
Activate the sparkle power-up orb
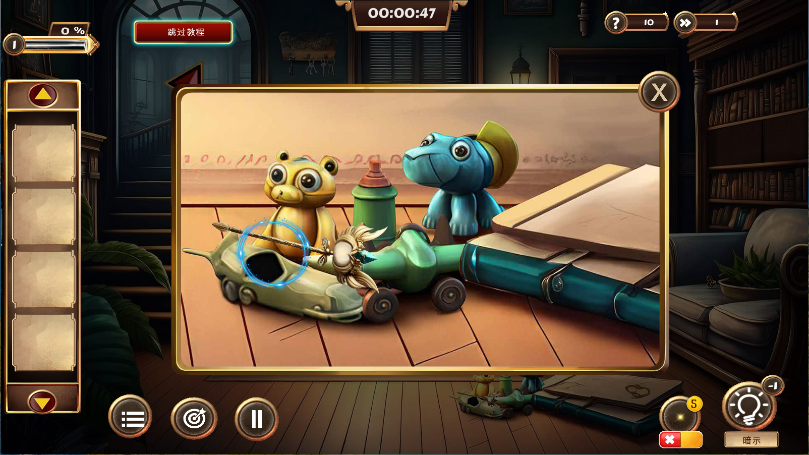click(x=680, y=414)
